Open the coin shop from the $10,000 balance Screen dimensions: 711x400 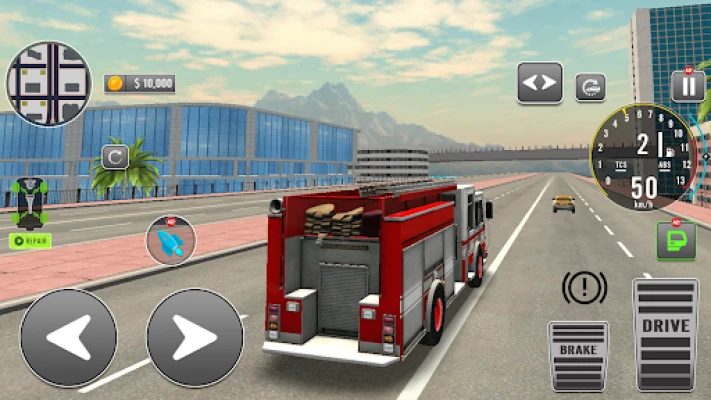click(x=139, y=83)
